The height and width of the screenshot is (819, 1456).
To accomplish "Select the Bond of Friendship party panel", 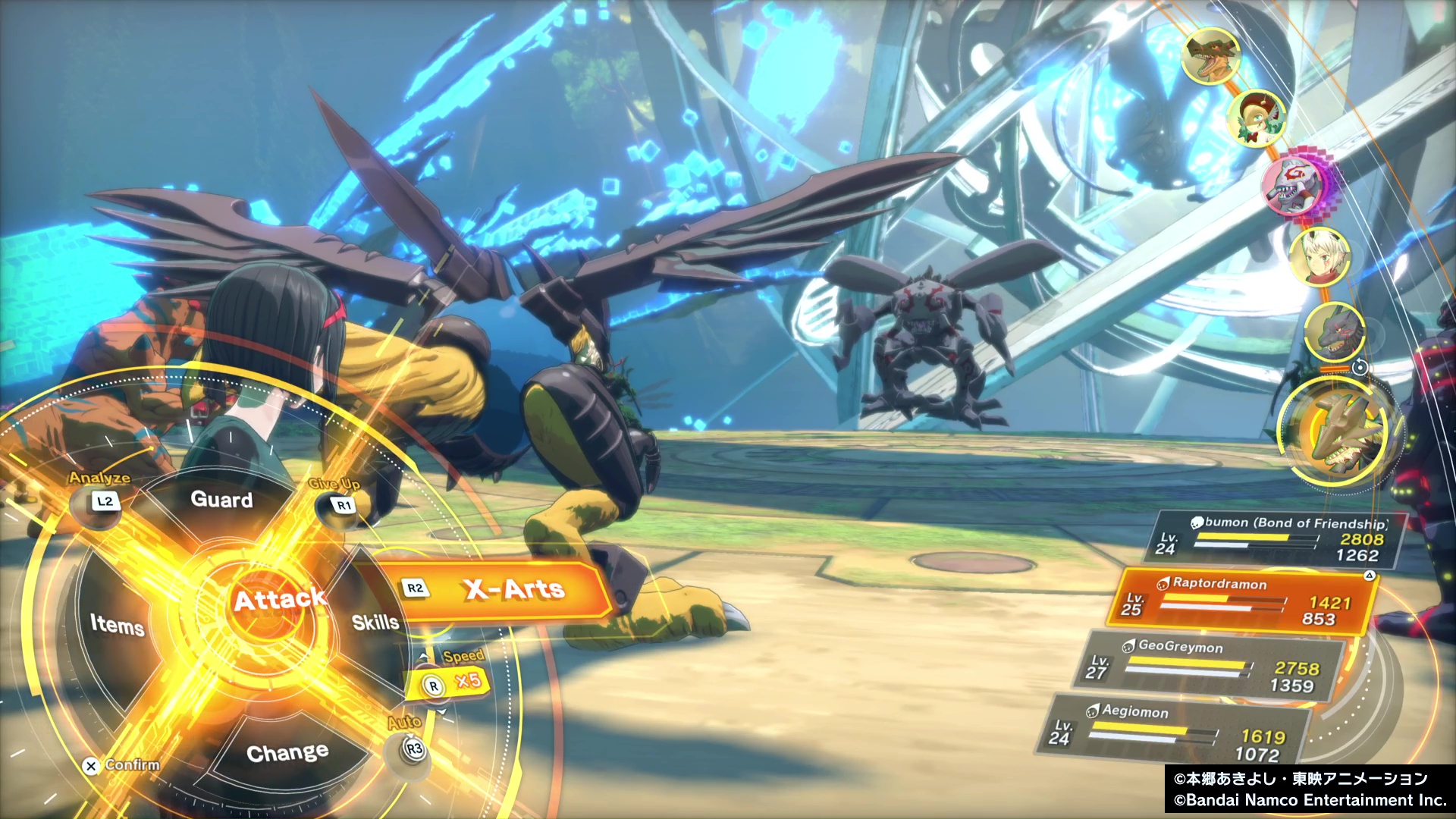I will (1278, 539).
